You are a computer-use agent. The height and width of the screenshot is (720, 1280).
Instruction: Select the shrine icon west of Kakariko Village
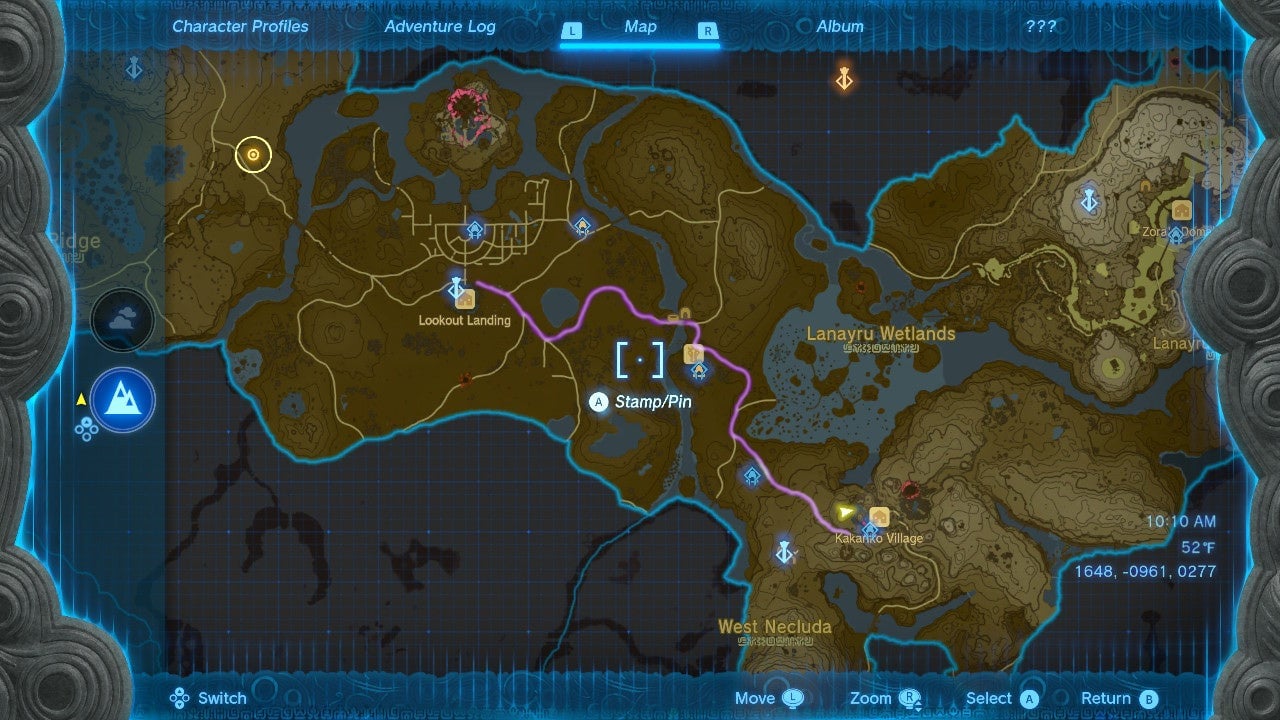(750, 478)
